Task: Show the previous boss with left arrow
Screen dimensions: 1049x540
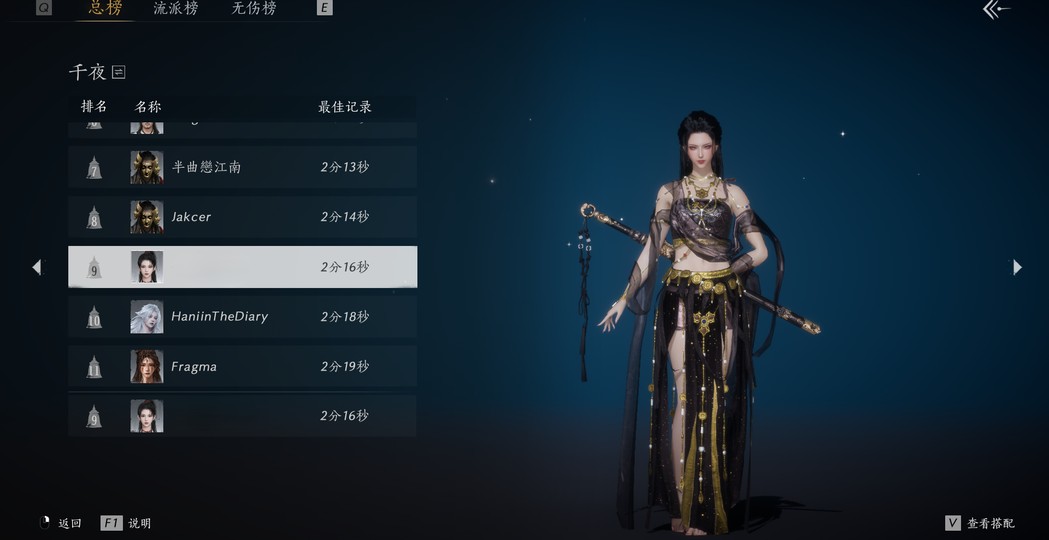Action: point(37,267)
